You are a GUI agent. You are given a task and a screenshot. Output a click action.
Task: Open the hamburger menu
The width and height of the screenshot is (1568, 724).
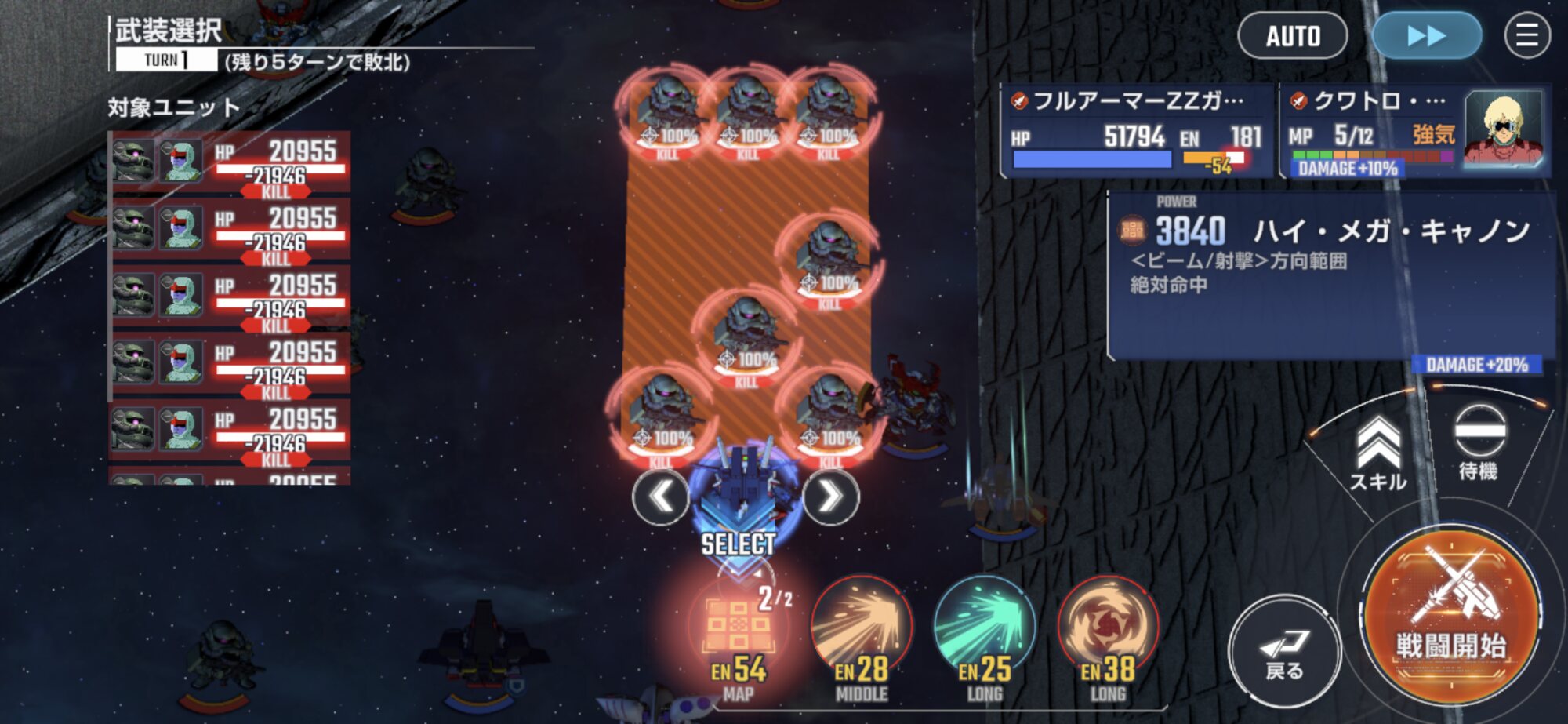(1526, 36)
